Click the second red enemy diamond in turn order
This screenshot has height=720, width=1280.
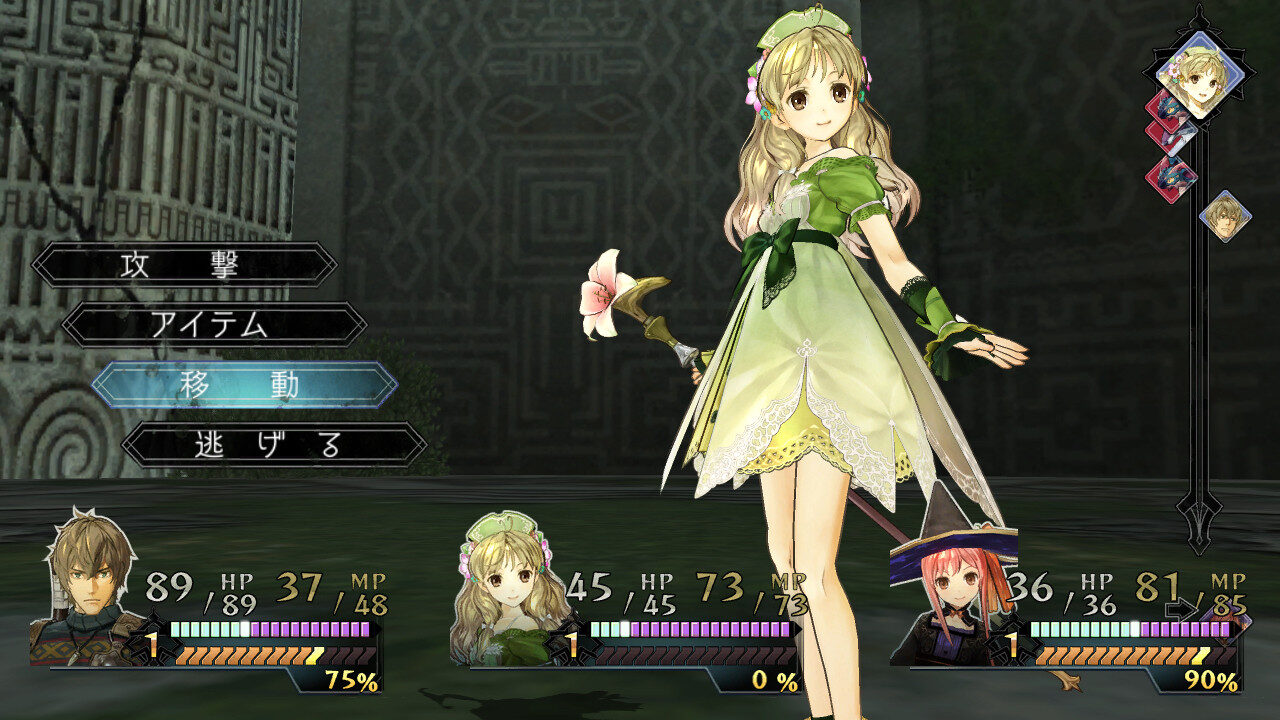(1171, 139)
